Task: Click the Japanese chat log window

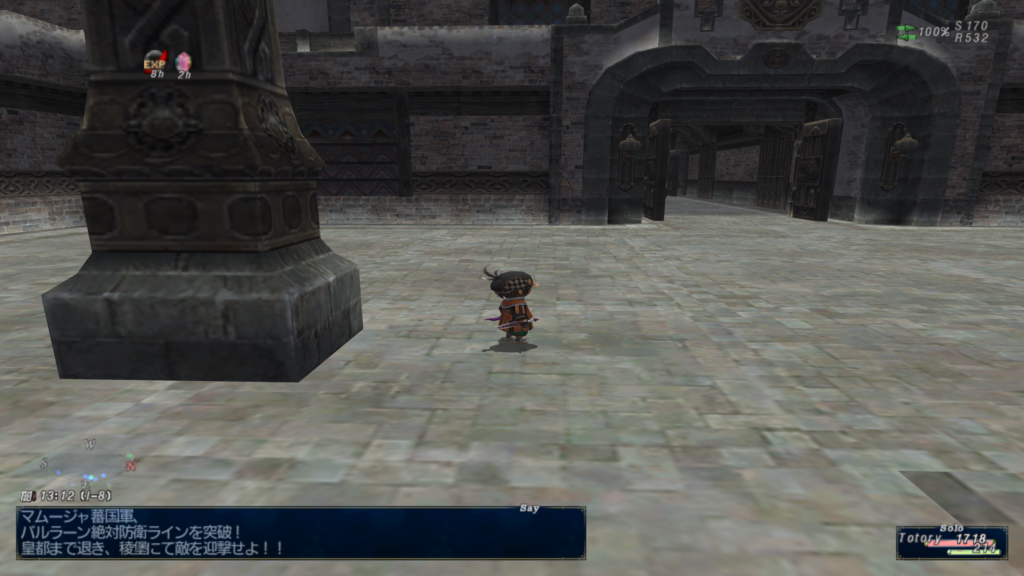Action: (300, 532)
